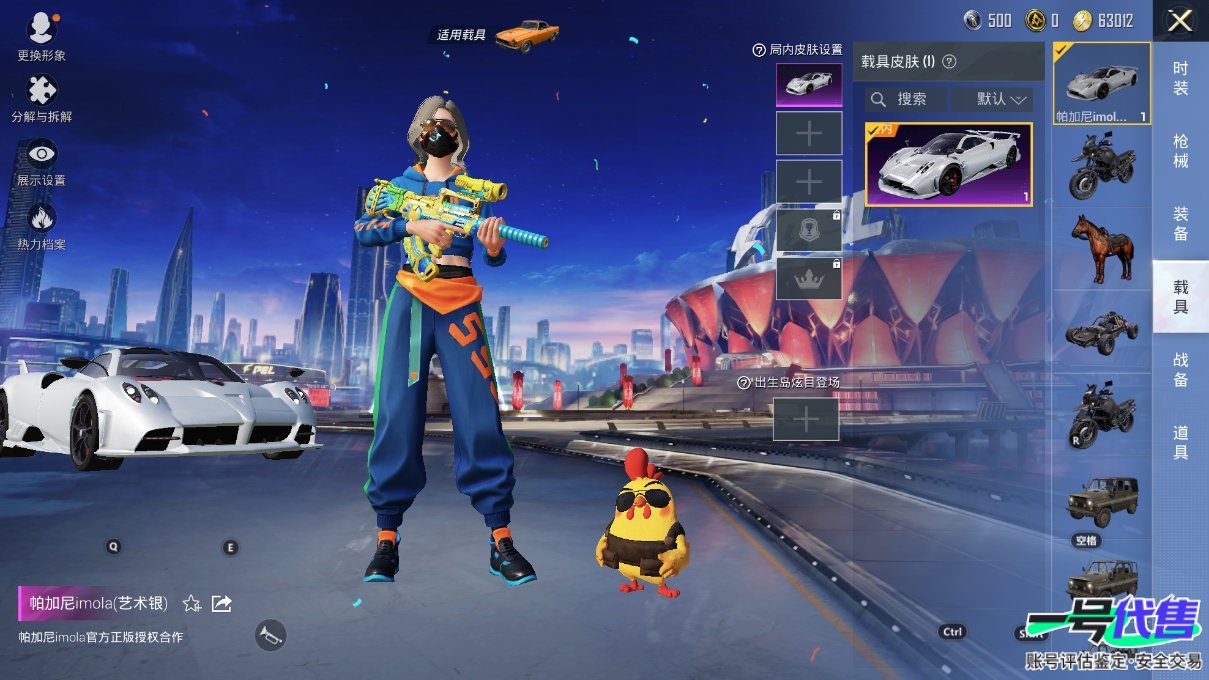Image resolution: width=1209 pixels, height=680 pixels.
Task: Play the vehicle horn sound
Action: click(270, 635)
